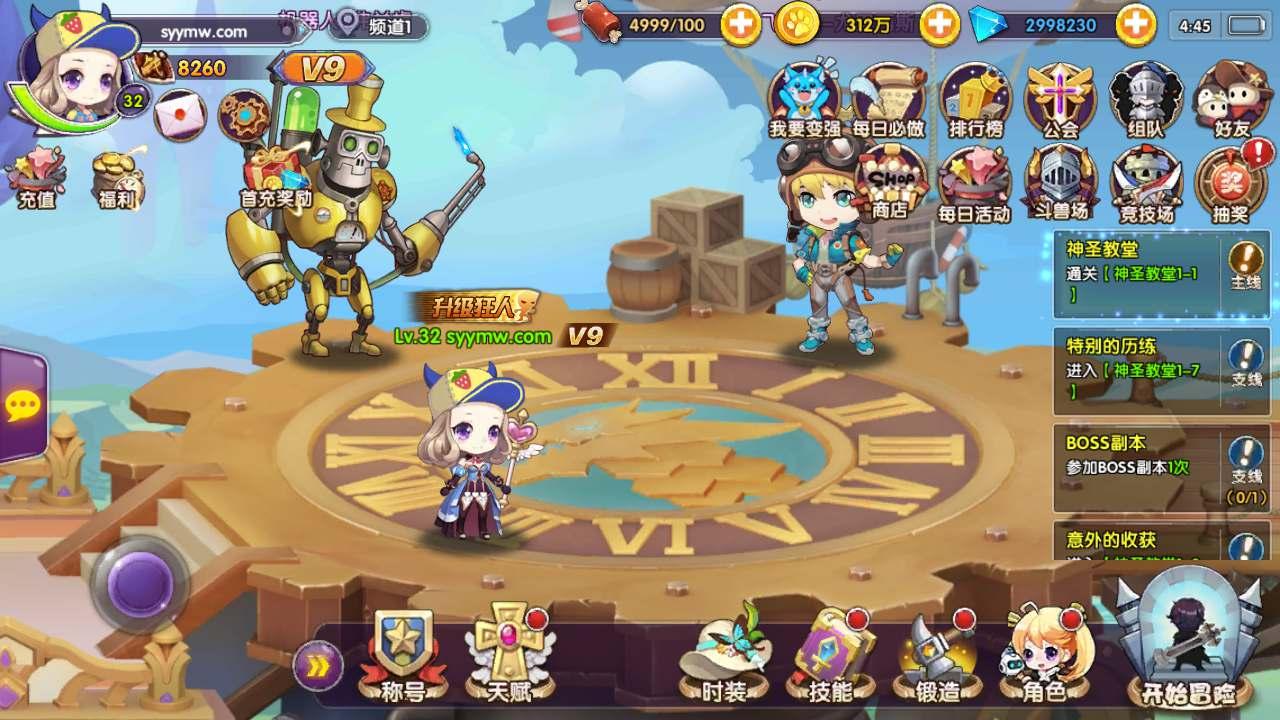
Task: Tap 开始冒险 to start adventure
Action: (x=1190, y=640)
